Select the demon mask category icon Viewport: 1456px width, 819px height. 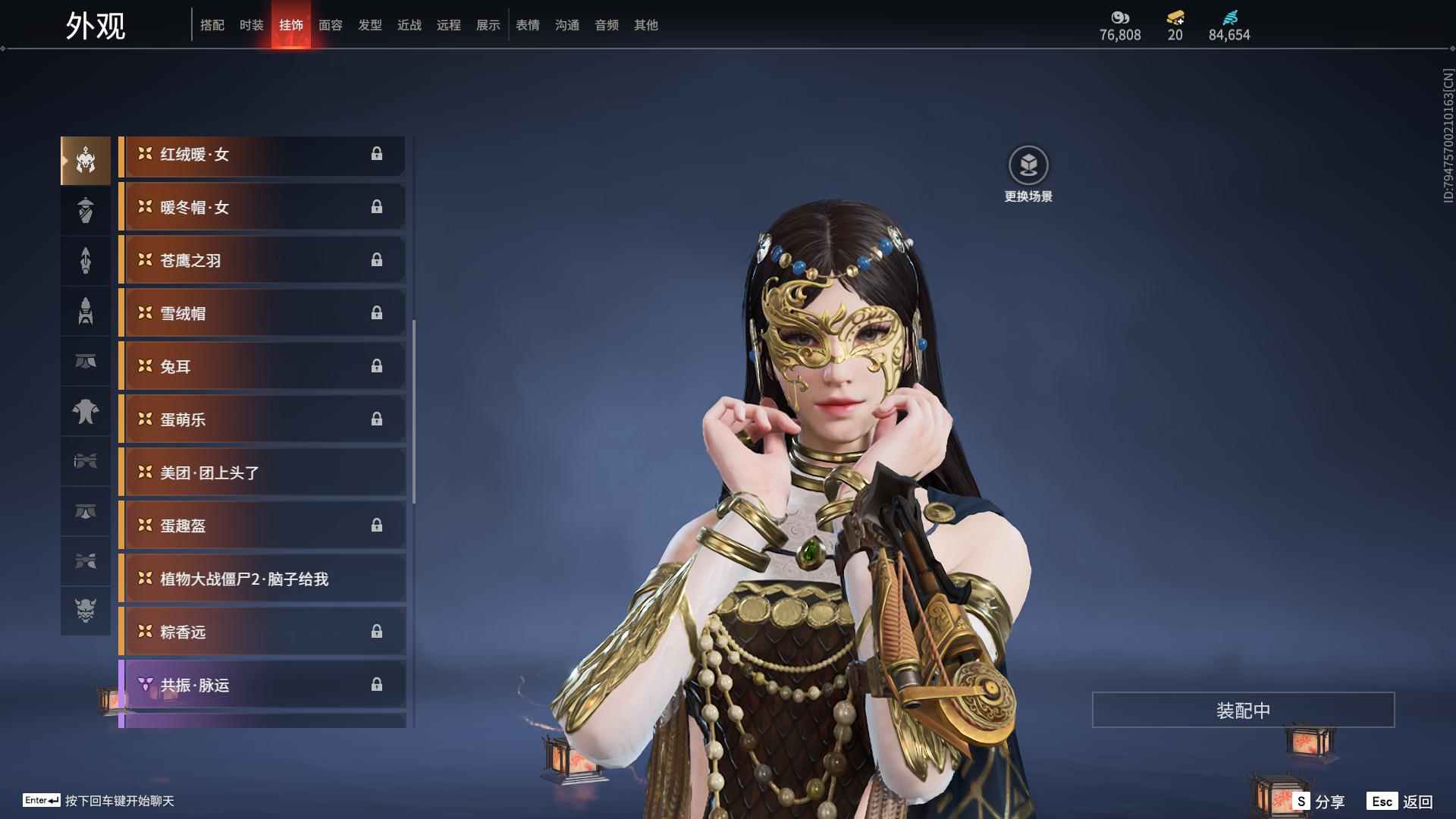(x=86, y=610)
